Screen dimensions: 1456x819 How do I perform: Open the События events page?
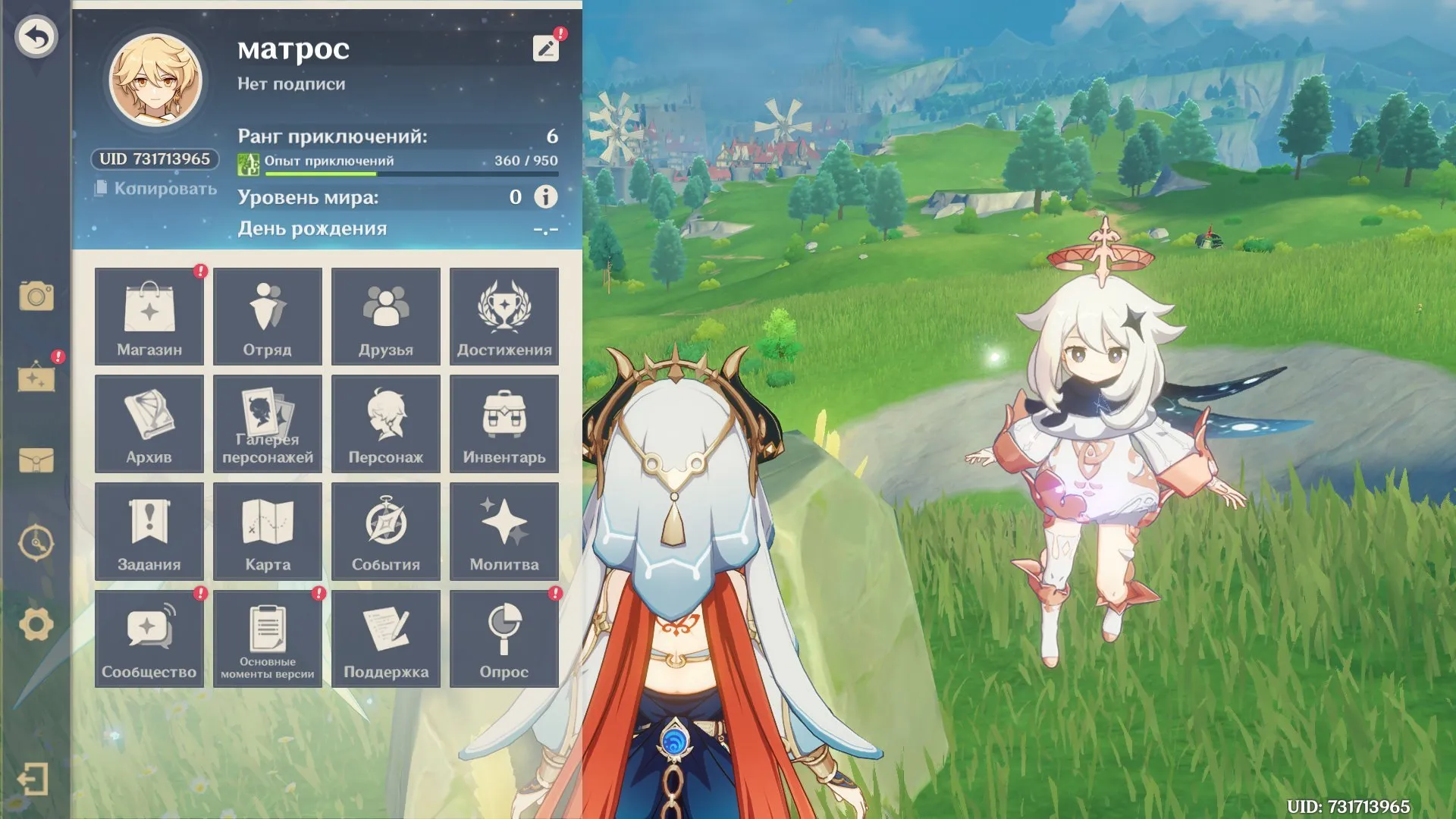[386, 531]
